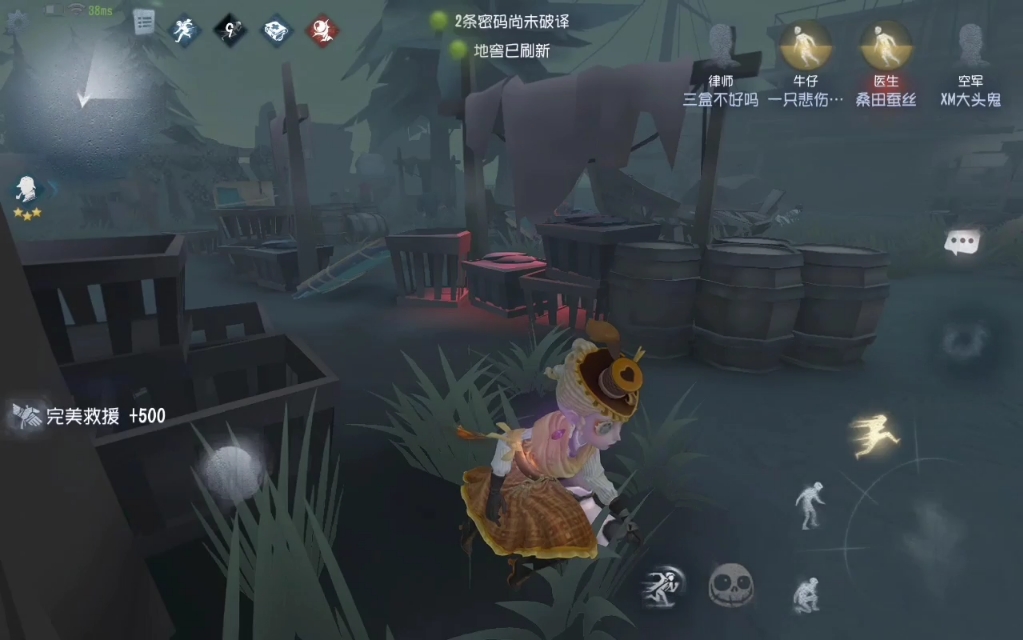Tap the skull face emote button
This screenshot has height=640, width=1023.
tap(731, 585)
